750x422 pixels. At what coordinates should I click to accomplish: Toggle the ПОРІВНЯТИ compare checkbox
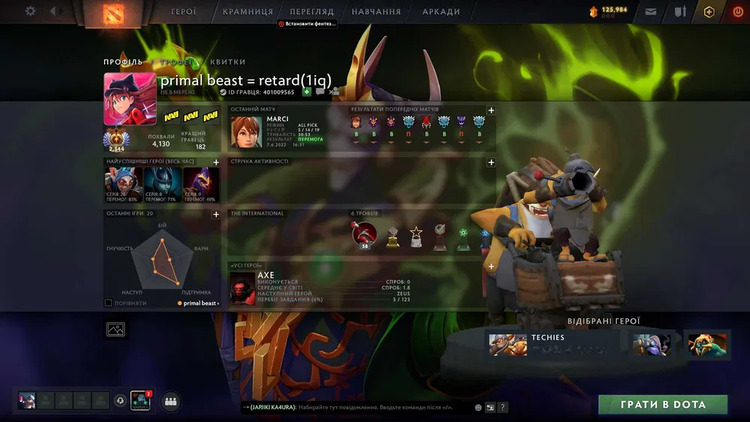(109, 302)
